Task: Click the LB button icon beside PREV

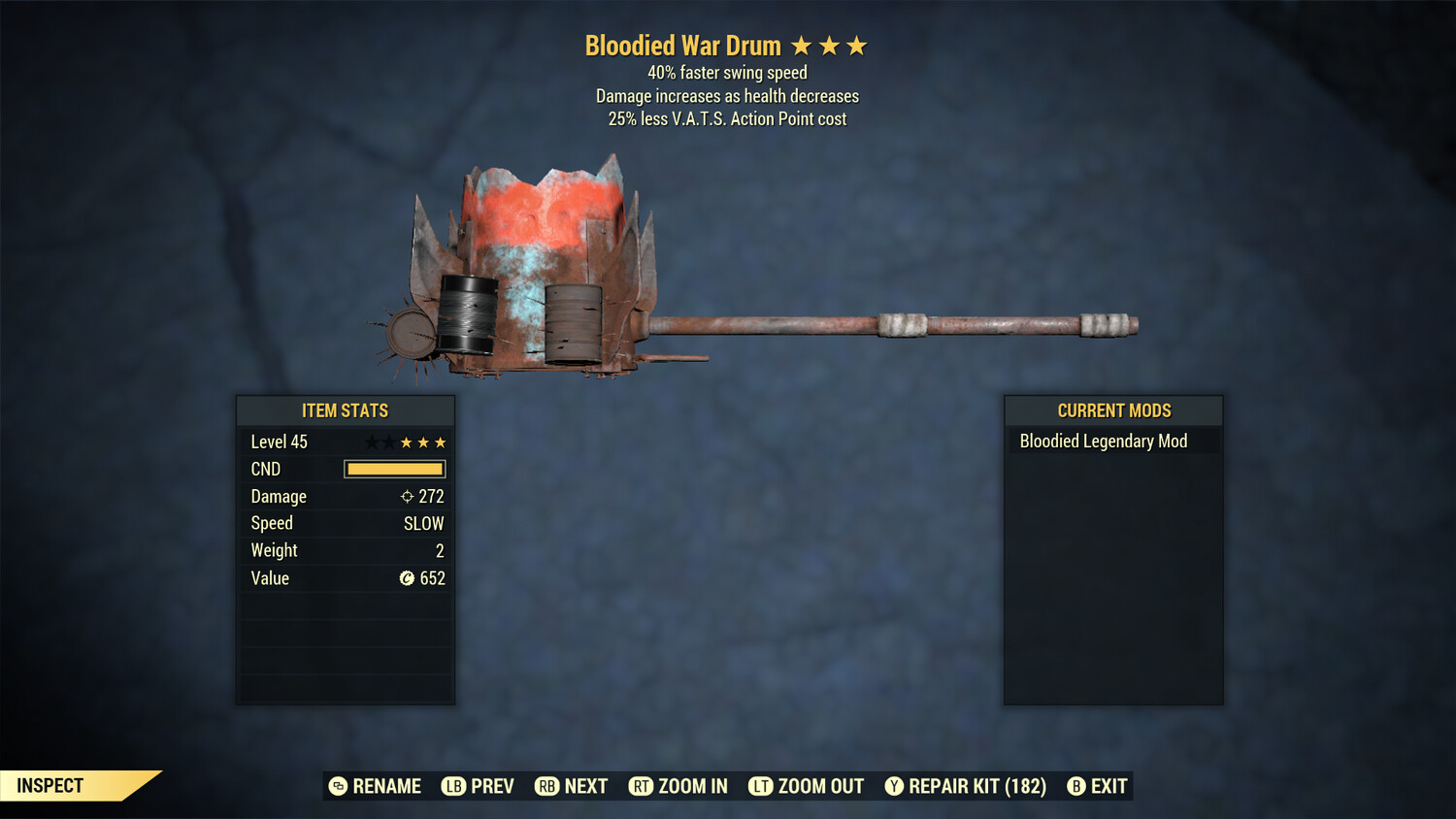Action: click(x=452, y=786)
